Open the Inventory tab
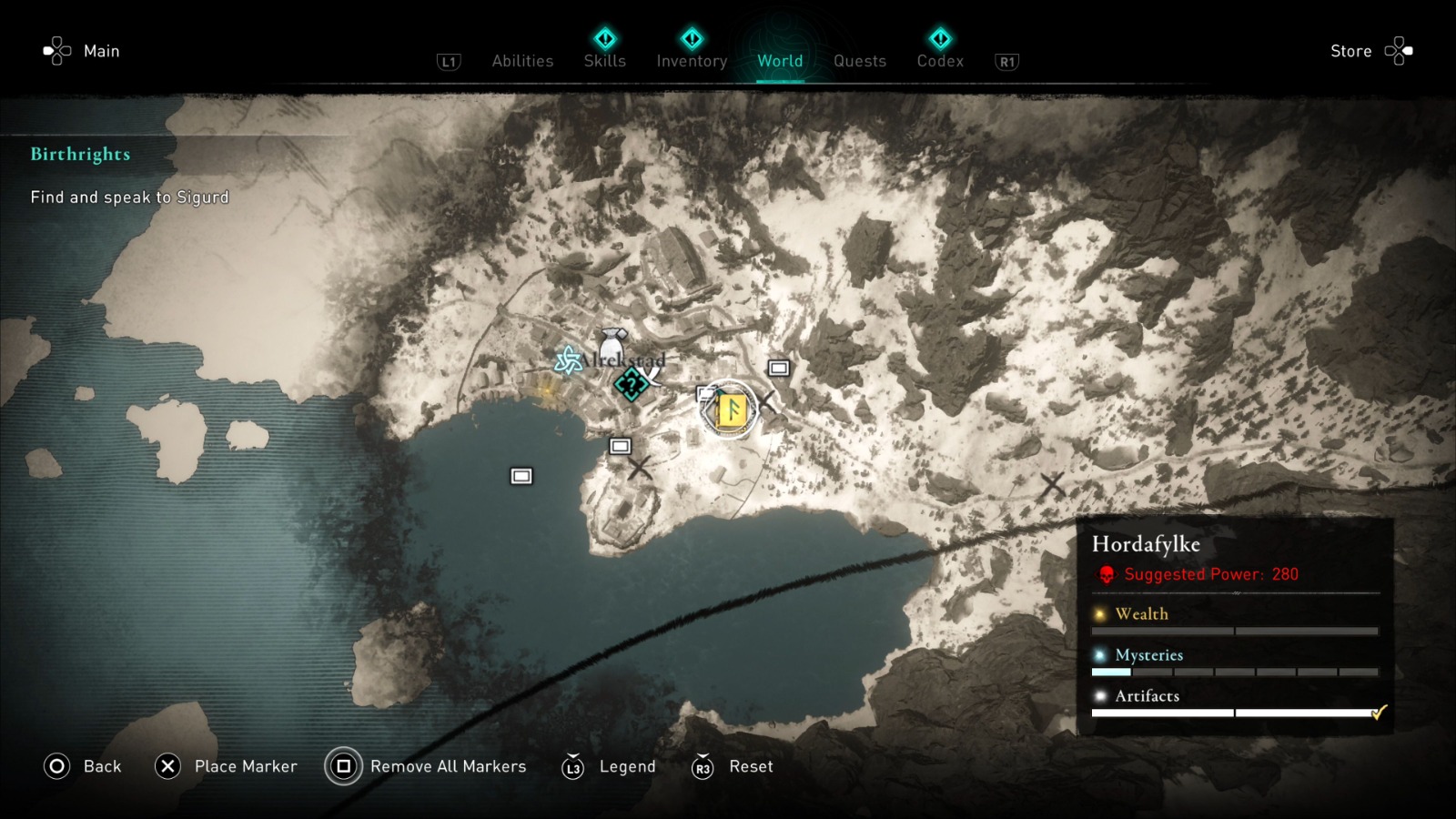 coord(692,61)
